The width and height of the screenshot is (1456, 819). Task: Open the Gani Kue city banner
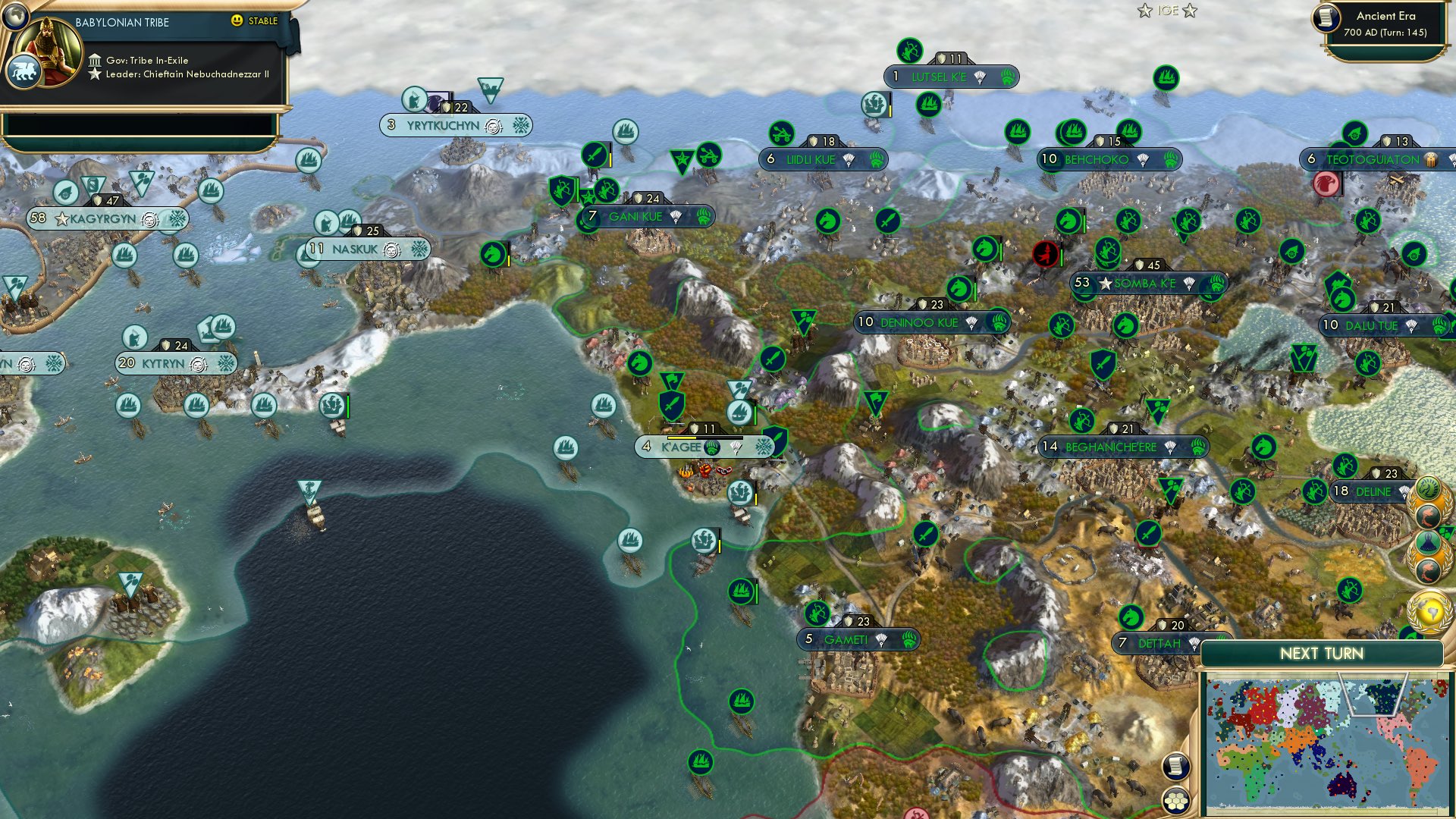coord(648,216)
